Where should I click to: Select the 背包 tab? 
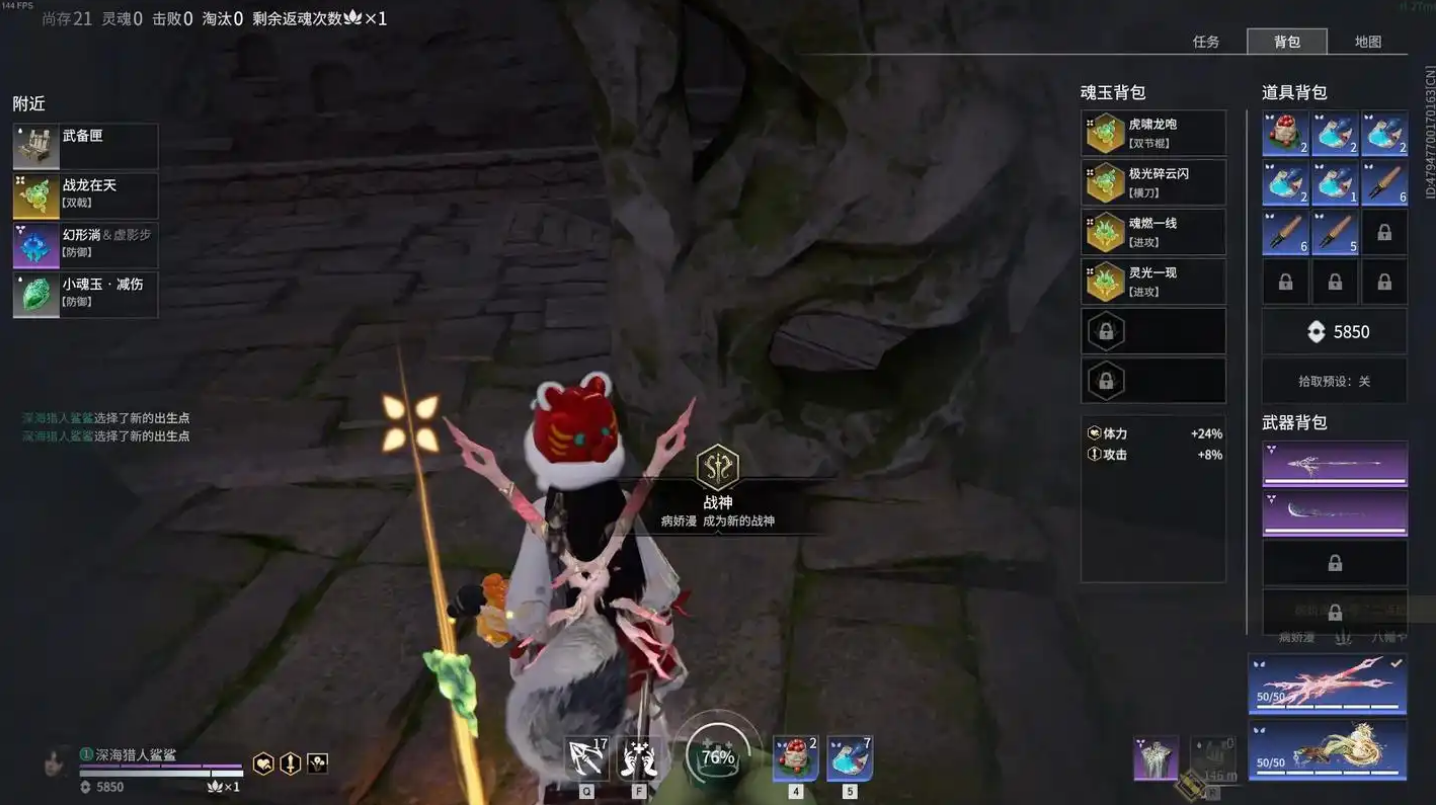click(x=1287, y=42)
